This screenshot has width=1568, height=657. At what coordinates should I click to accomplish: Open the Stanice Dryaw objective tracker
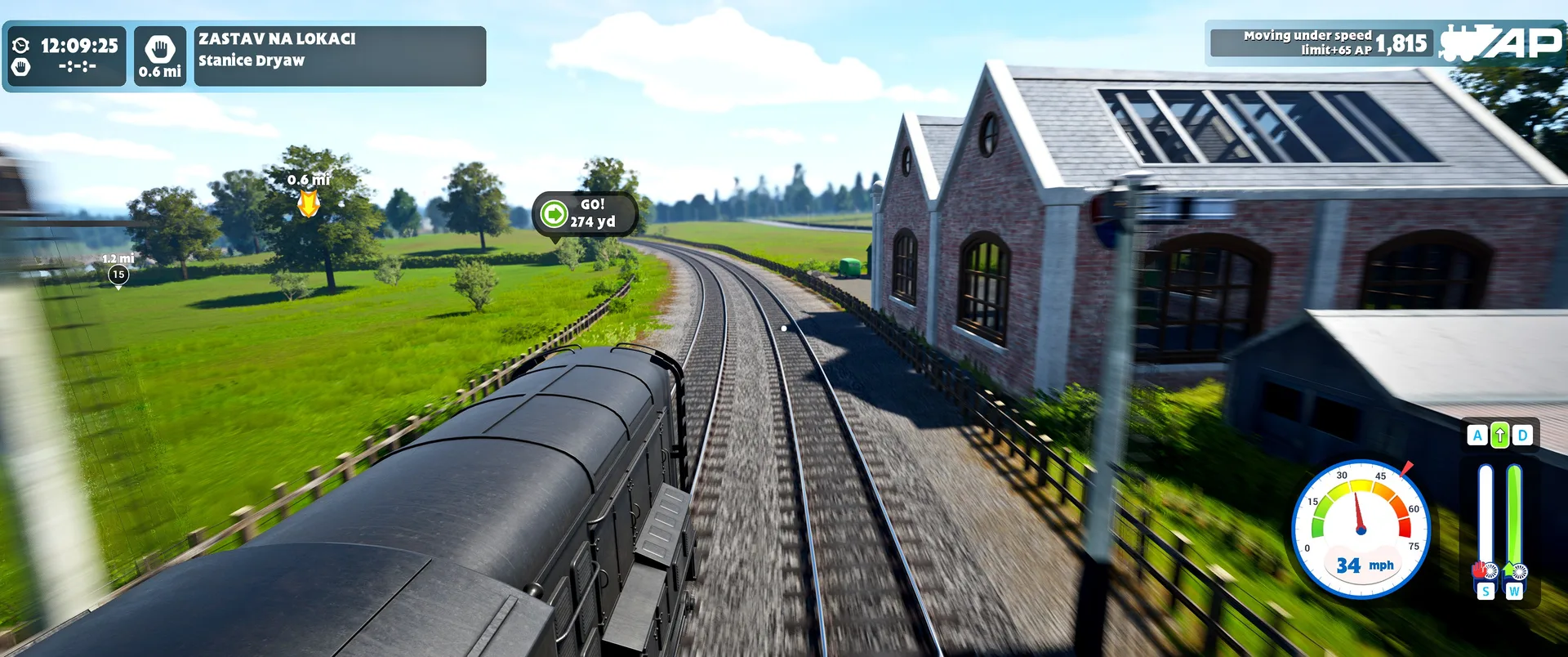[x=339, y=56]
